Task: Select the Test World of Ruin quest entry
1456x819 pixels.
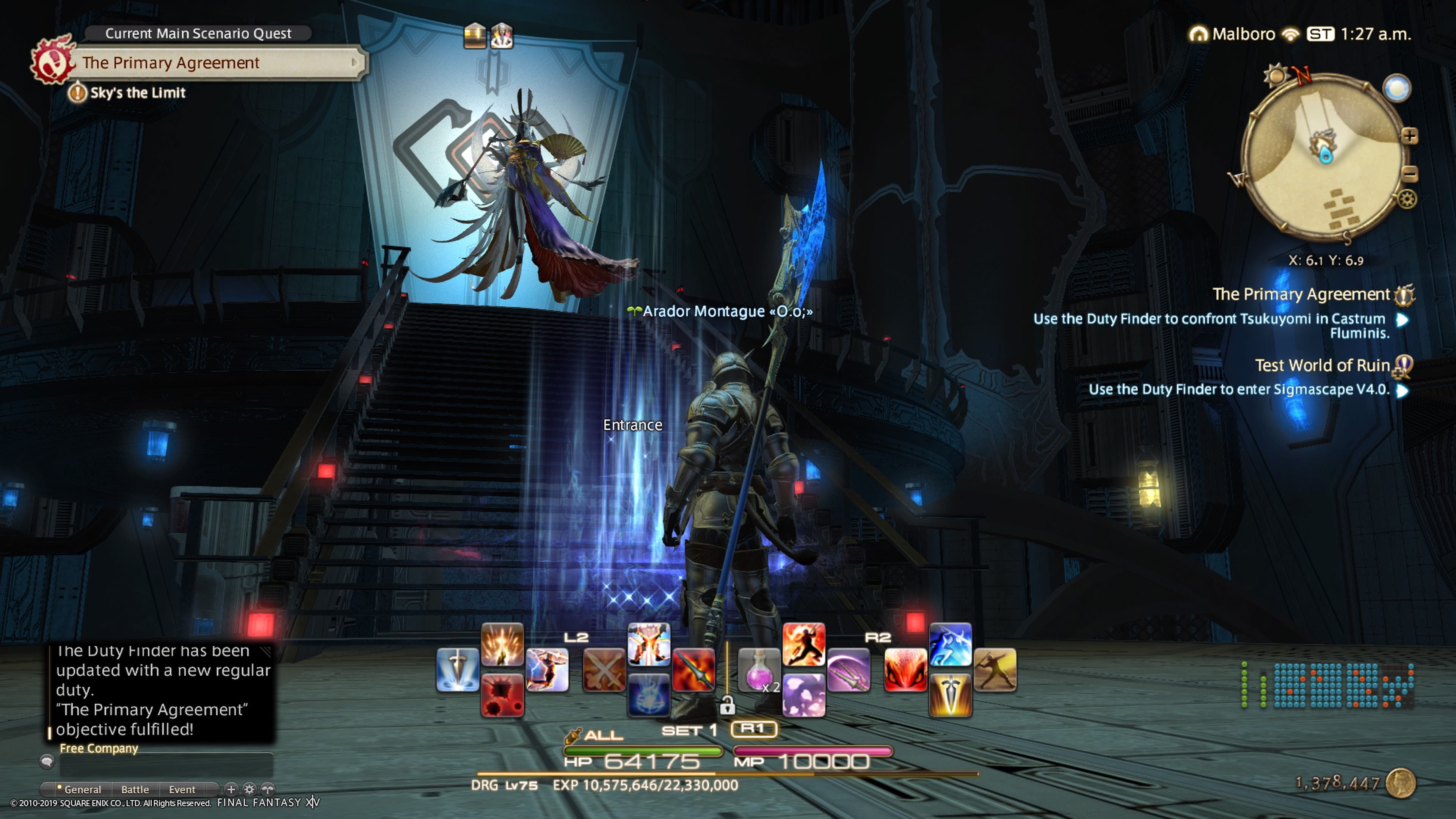Action: point(1321,366)
